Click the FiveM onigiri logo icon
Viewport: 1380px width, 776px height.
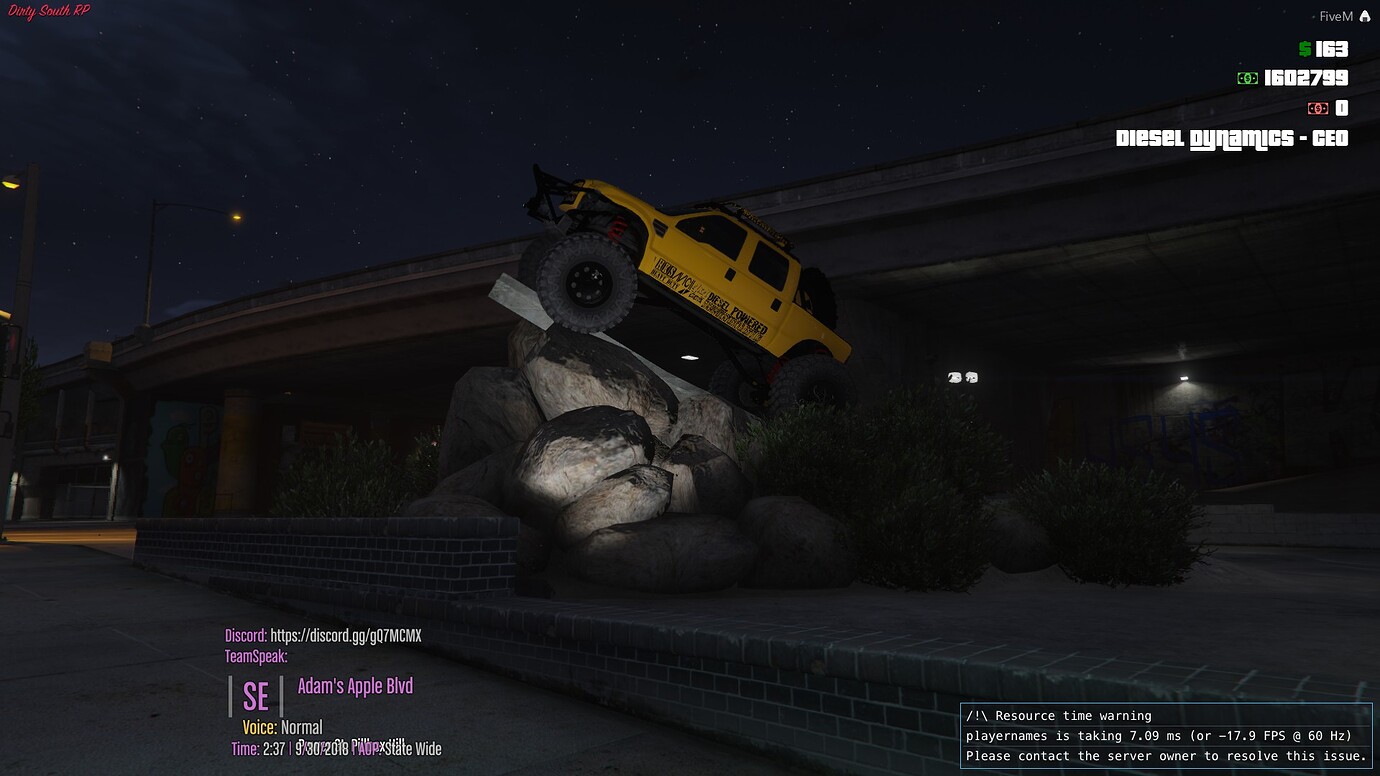point(1367,15)
